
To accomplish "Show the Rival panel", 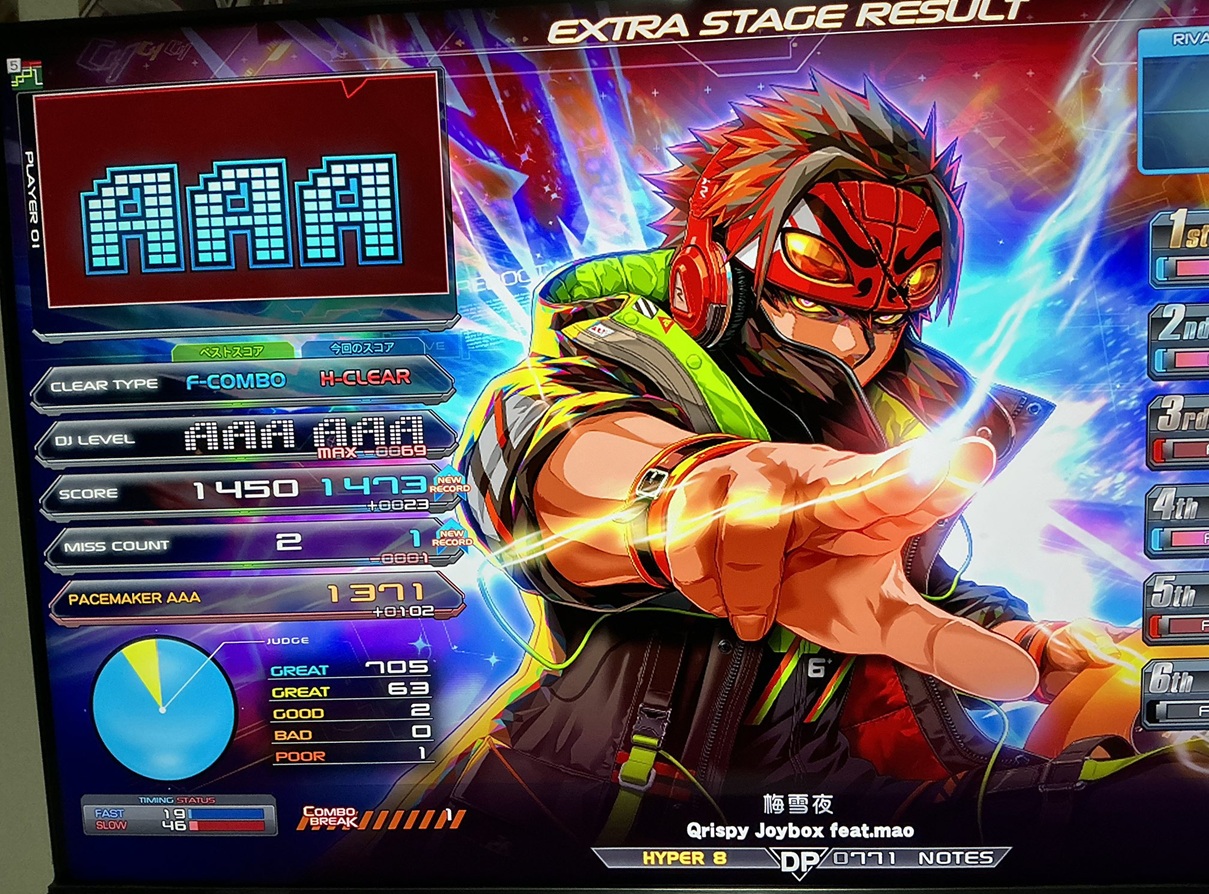I will [1174, 98].
